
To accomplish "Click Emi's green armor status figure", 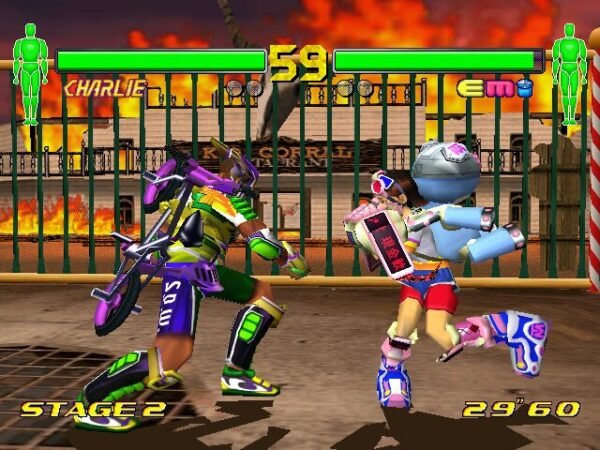I will point(569,74).
